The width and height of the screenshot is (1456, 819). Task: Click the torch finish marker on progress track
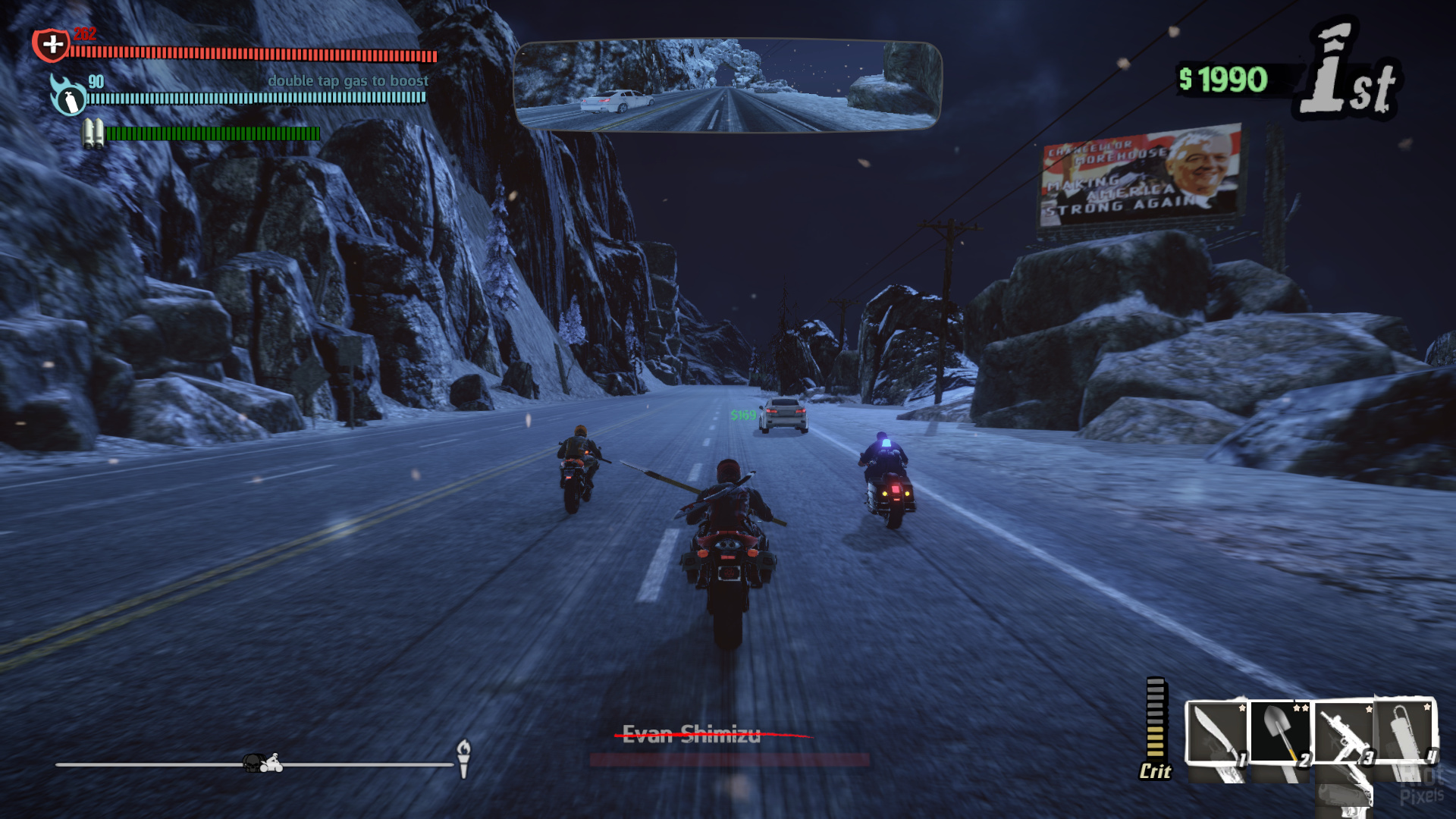click(463, 758)
